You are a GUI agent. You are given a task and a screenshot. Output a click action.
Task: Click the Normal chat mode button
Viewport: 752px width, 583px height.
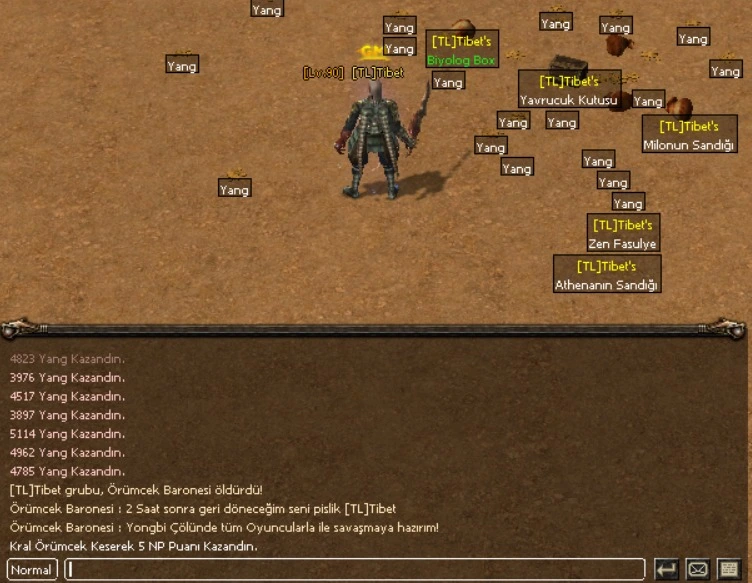31,570
